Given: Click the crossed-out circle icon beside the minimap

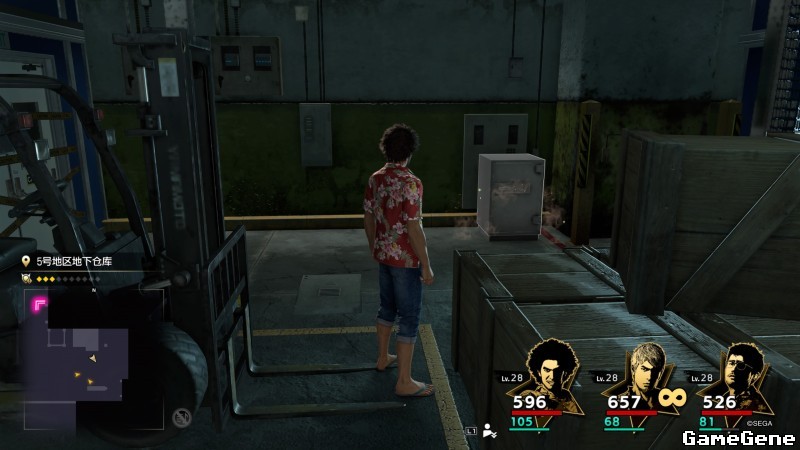Looking at the screenshot, I should point(181,418).
